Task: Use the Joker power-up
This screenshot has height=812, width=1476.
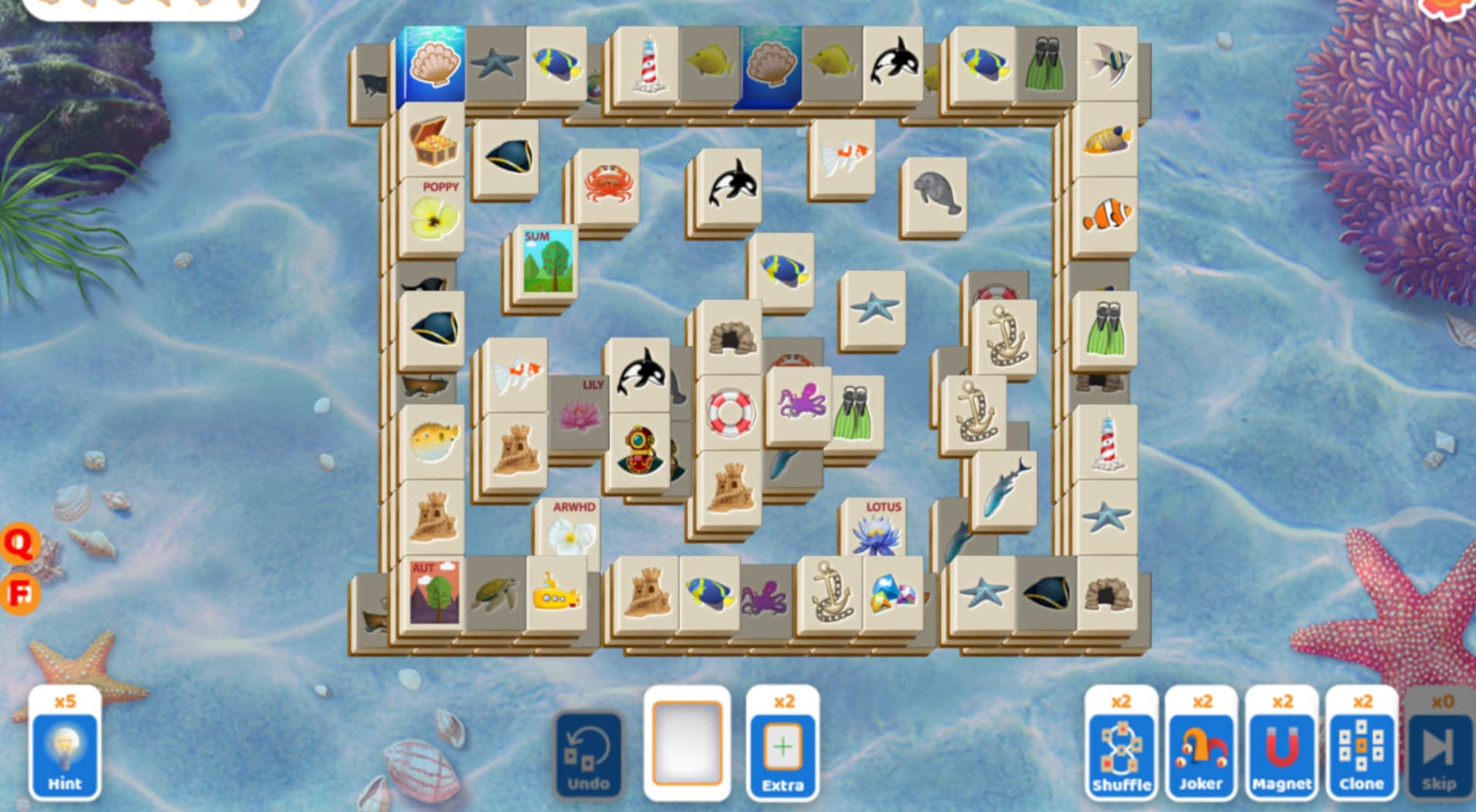Action: click(x=1203, y=751)
